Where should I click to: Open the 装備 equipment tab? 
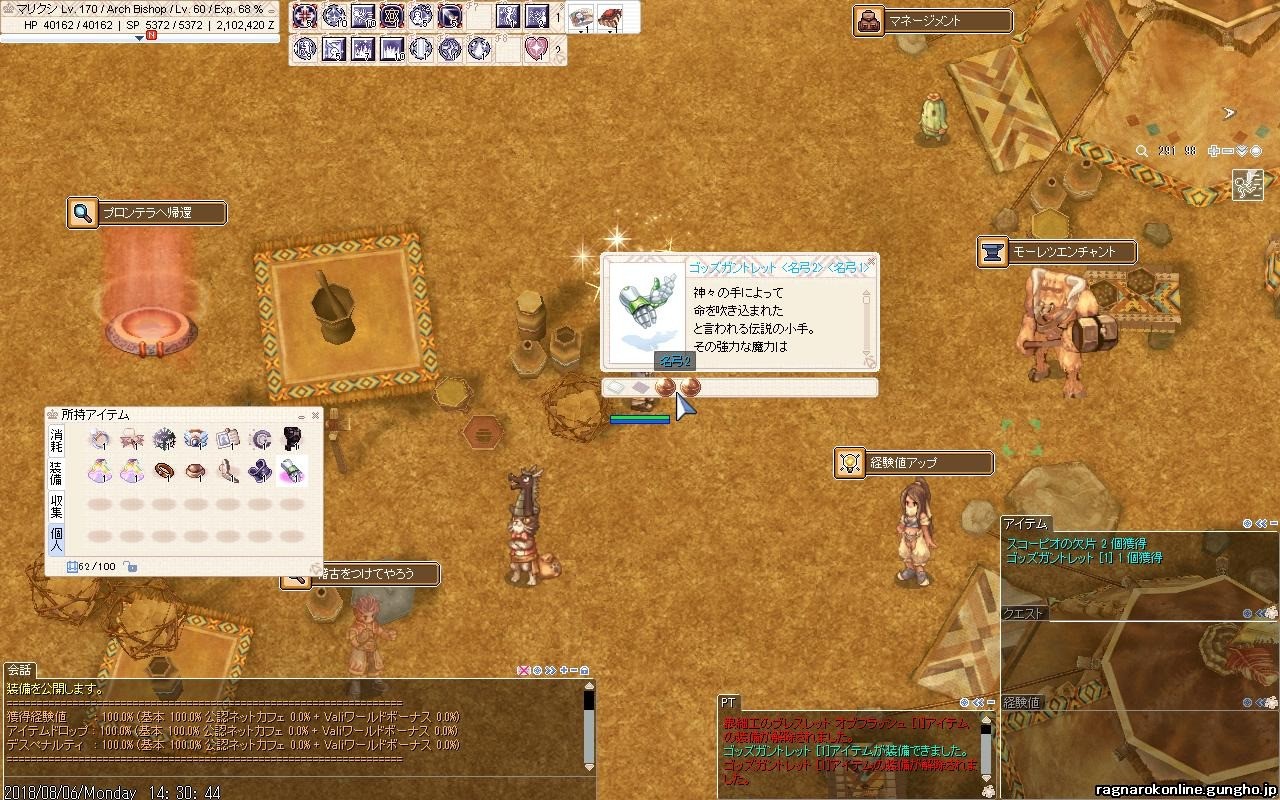[x=57, y=473]
